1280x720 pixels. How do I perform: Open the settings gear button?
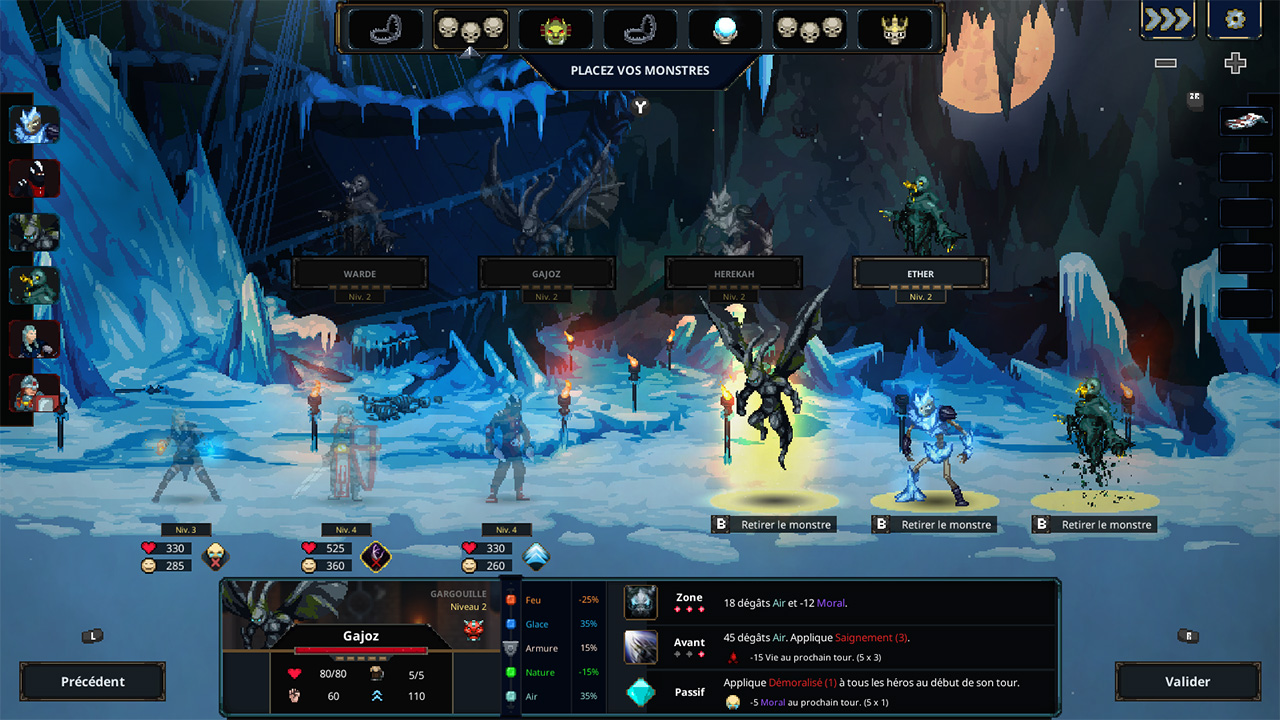pyautogui.click(x=1234, y=19)
